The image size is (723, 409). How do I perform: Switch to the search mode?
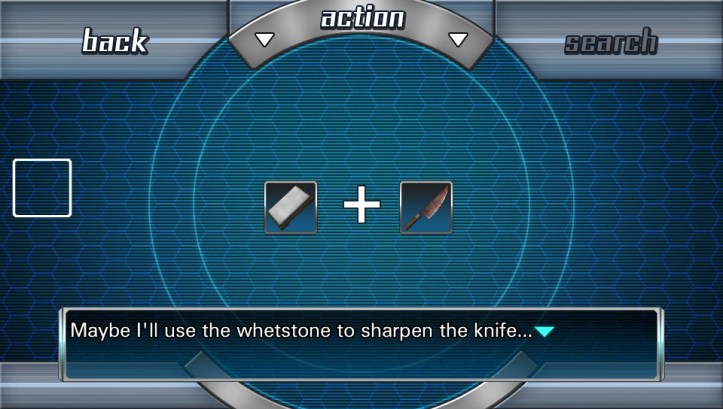click(610, 42)
